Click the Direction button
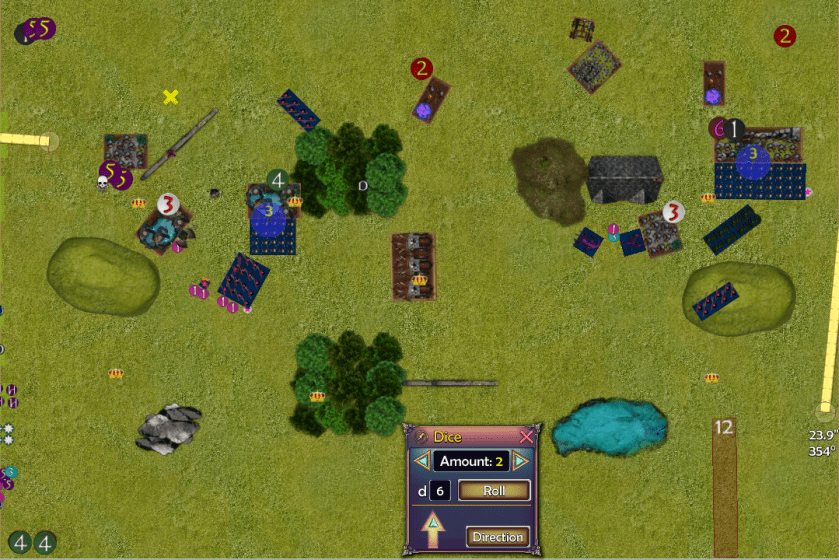839x560 pixels. 497,537
